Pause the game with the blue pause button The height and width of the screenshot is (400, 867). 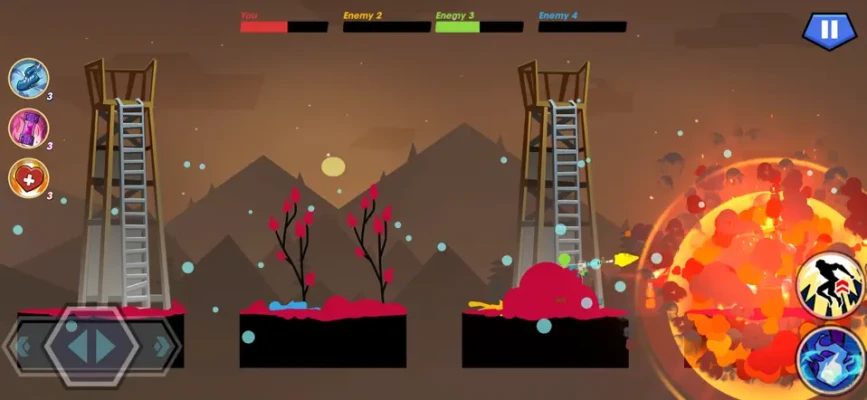coord(828,29)
